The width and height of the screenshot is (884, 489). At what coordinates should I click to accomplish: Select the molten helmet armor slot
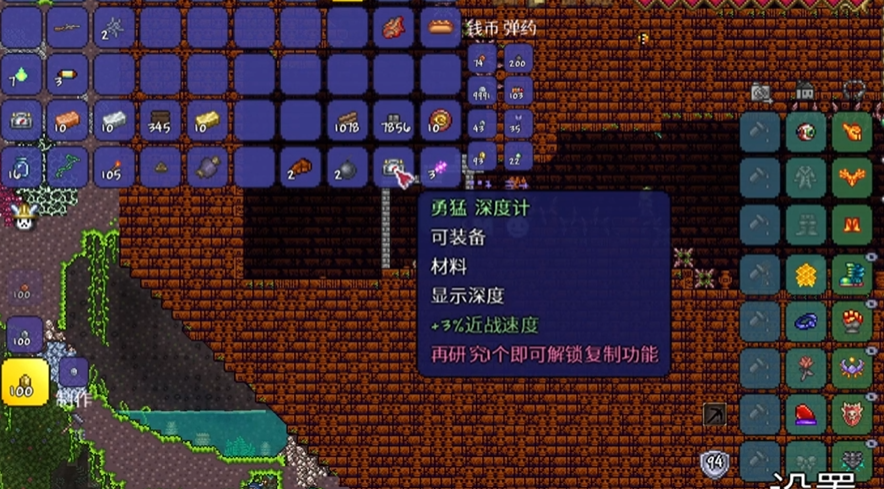[852, 132]
